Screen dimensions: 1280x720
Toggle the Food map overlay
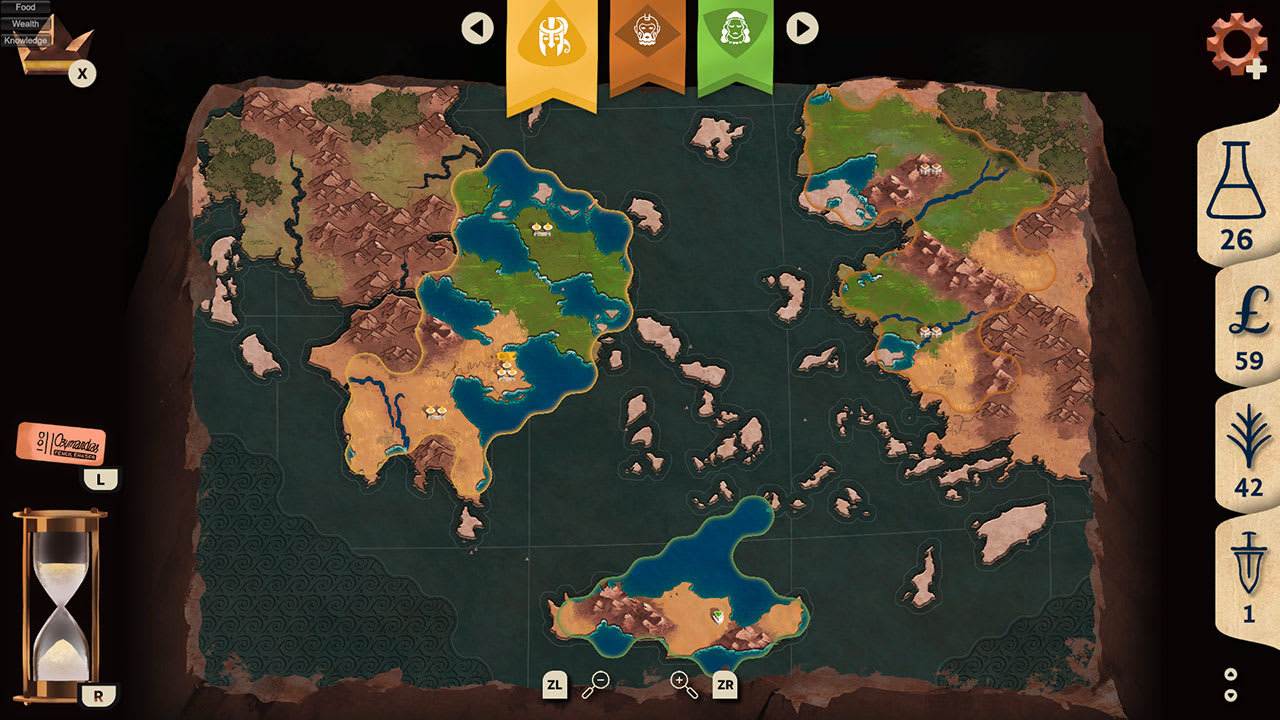[24, 7]
